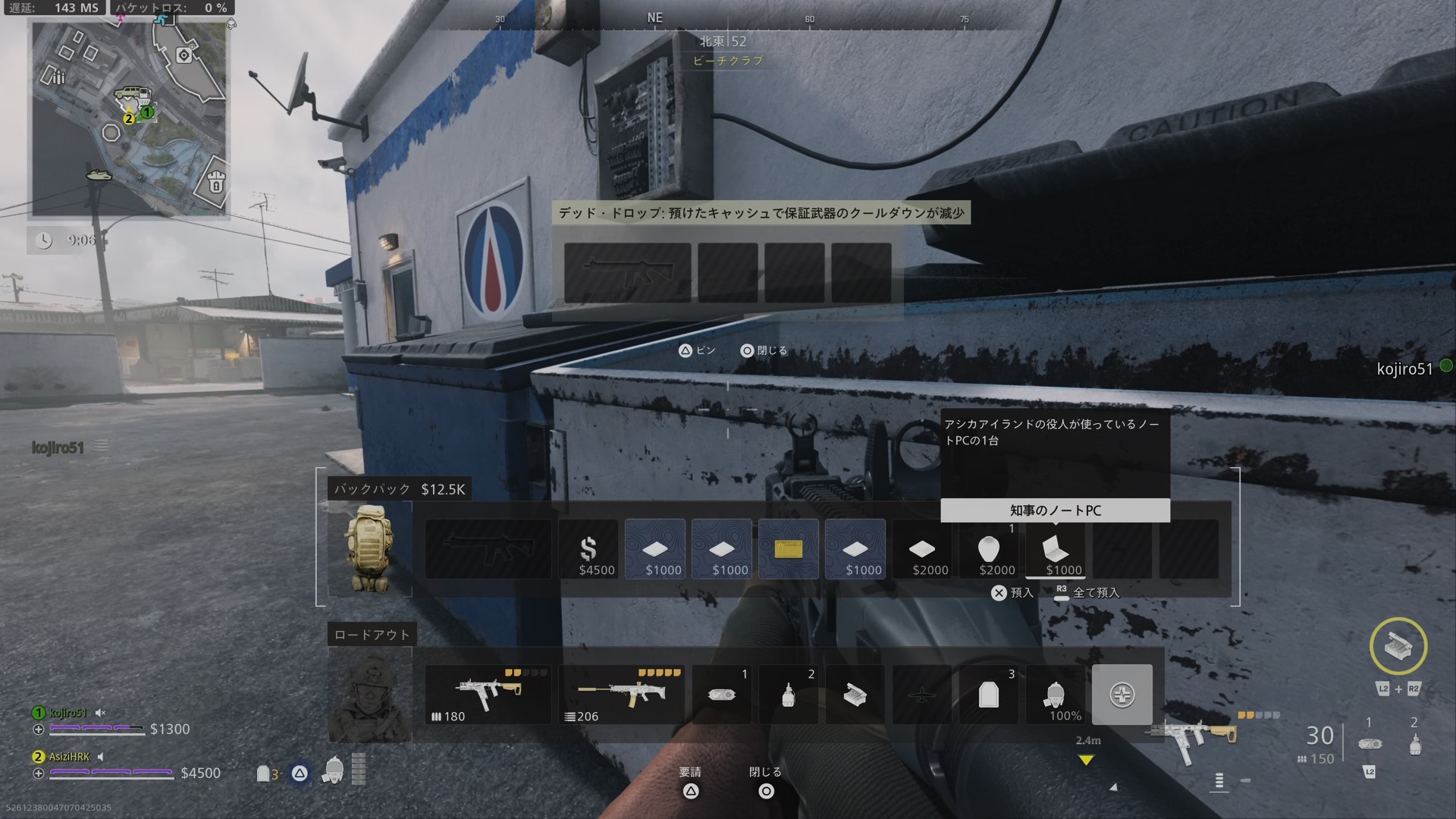The image size is (1456, 819).
Task: Select the Governor's laptop (知事のノートPC) item
Action: coord(1056,549)
